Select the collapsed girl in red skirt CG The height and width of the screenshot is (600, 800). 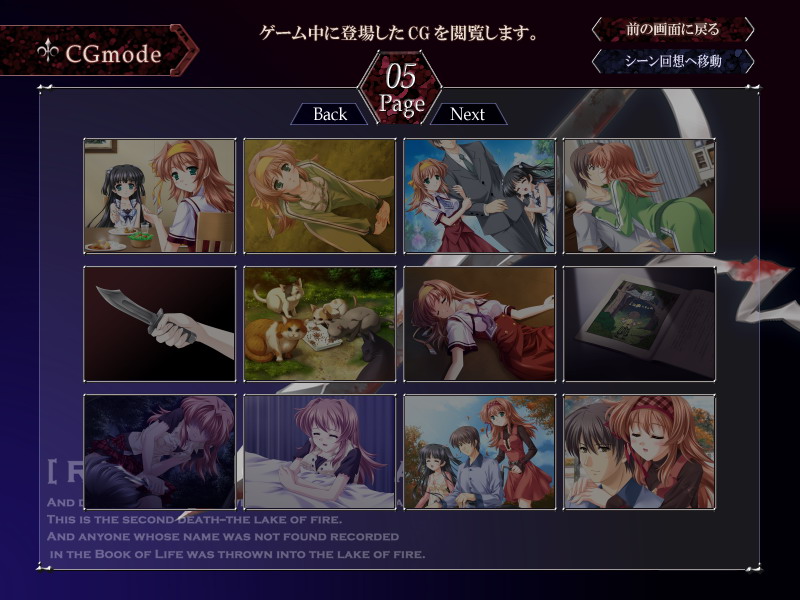(480, 324)
